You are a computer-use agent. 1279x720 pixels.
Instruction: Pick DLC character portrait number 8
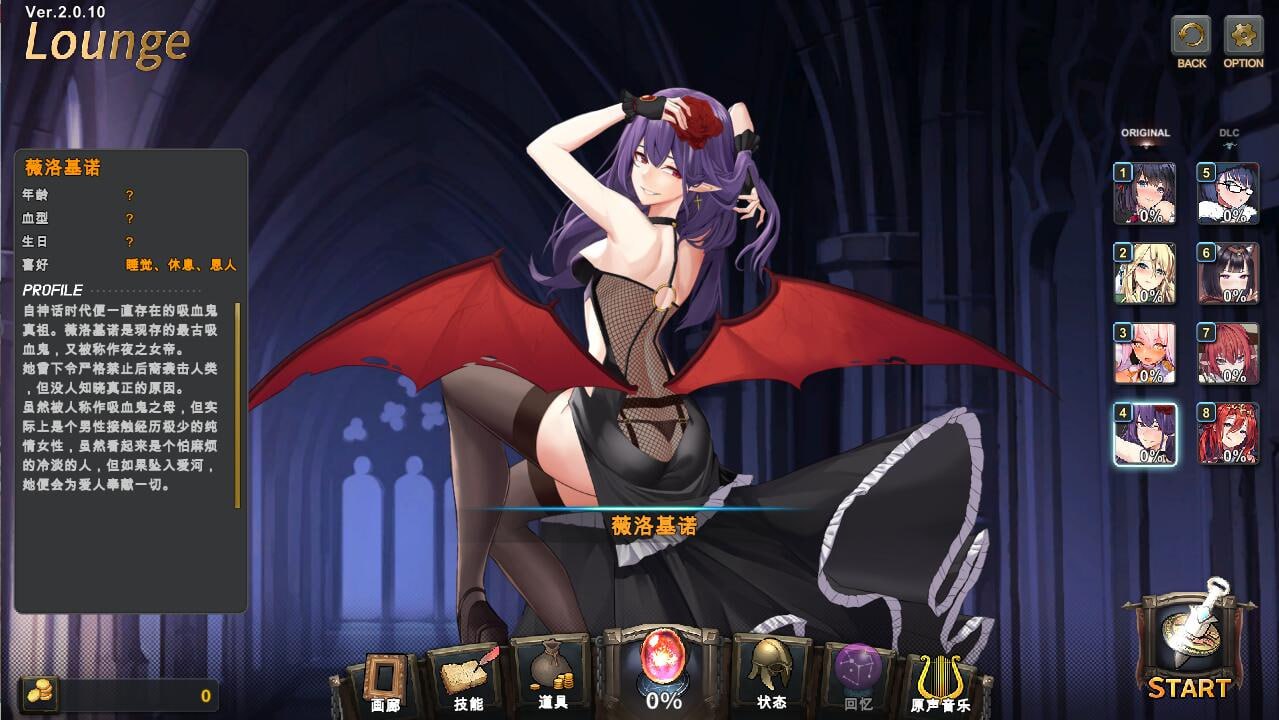coord(1228,434)
